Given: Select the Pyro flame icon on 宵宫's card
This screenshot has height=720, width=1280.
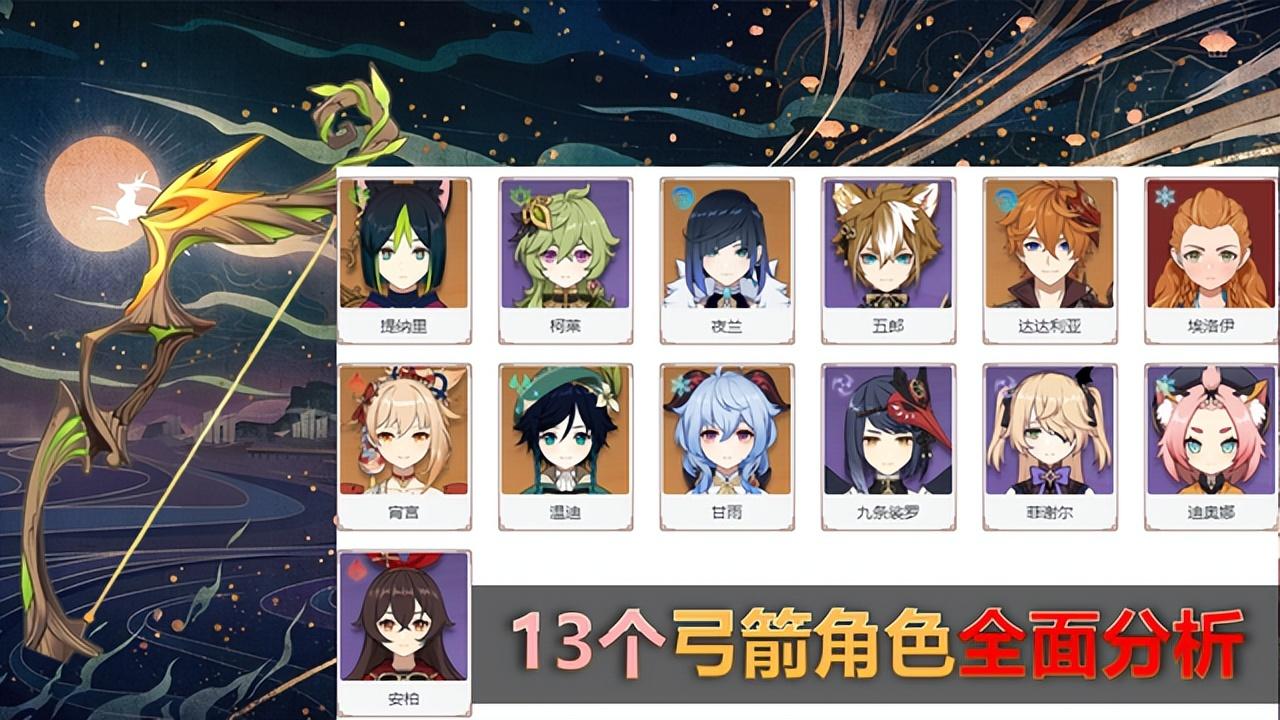Looking at the screenshot, I should click(x=358, y=383).
